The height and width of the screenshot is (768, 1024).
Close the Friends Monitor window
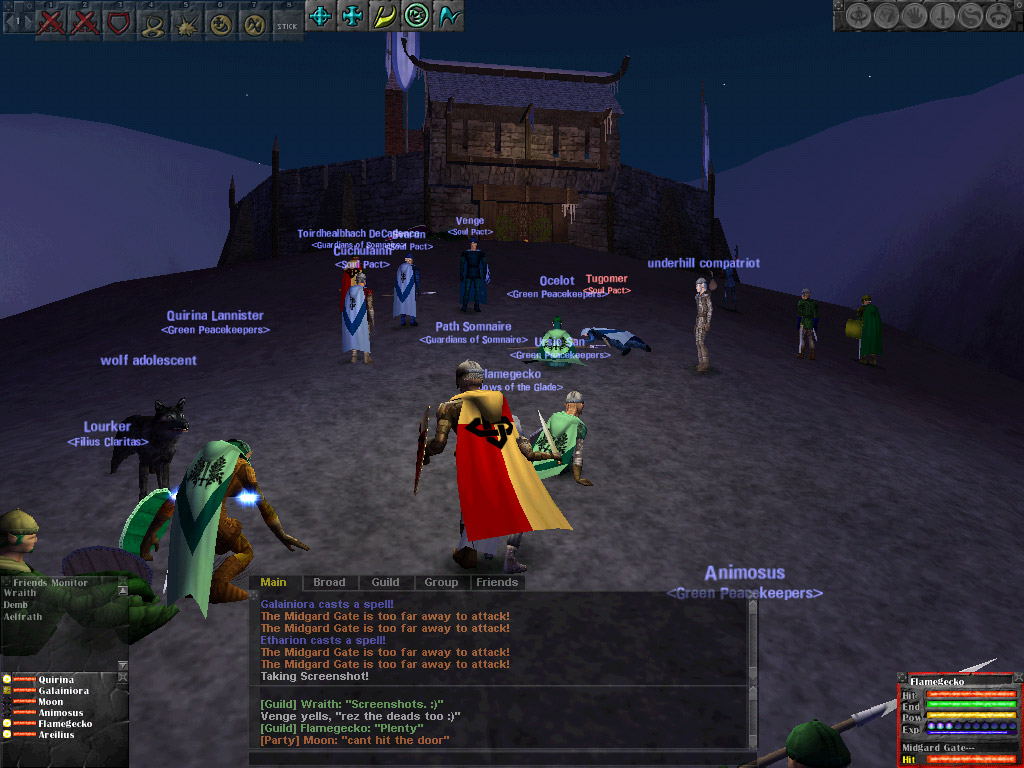click(x=123, y=581)
